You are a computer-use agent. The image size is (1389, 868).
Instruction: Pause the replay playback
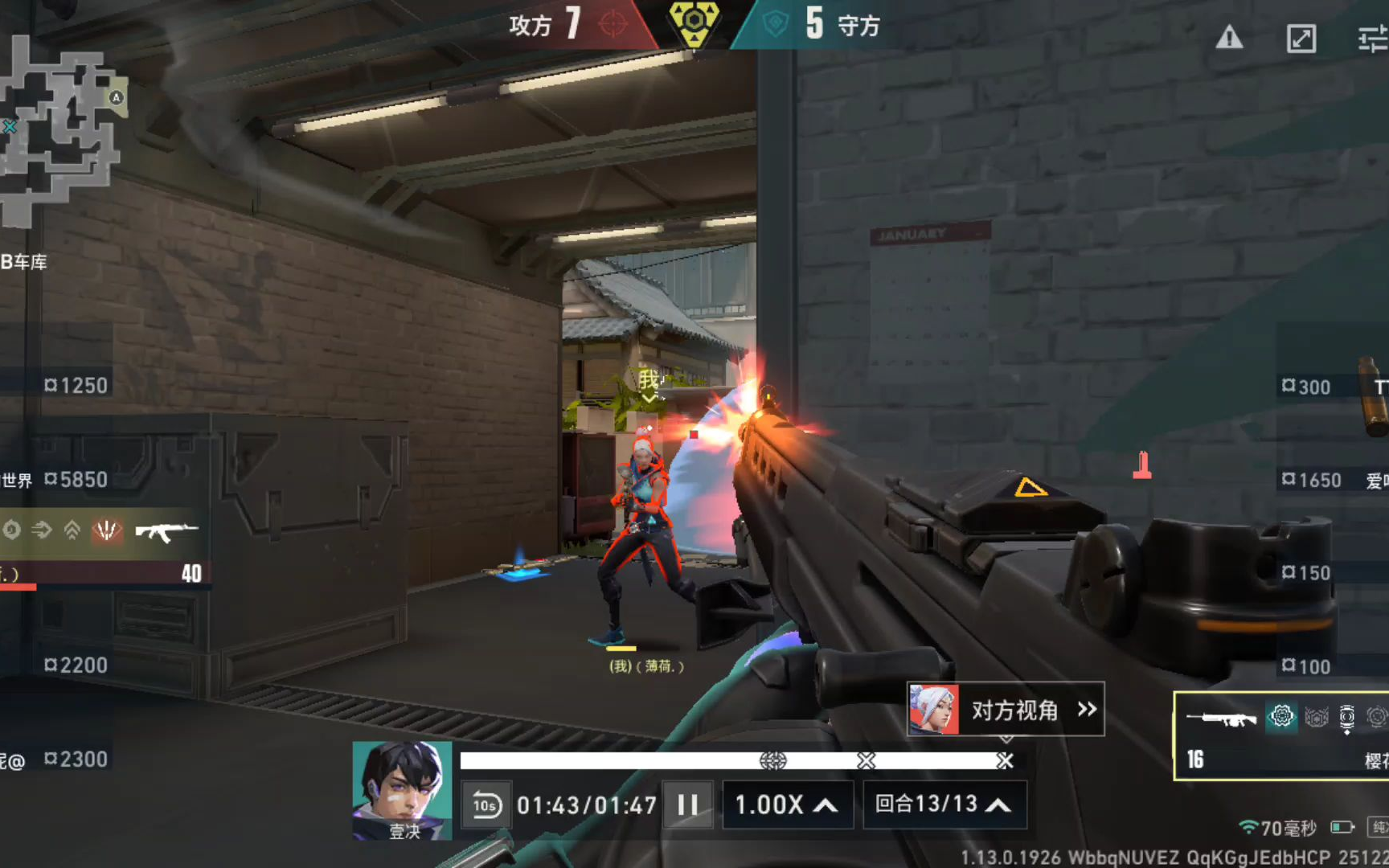pyautogui.click(x=688, y=805)
